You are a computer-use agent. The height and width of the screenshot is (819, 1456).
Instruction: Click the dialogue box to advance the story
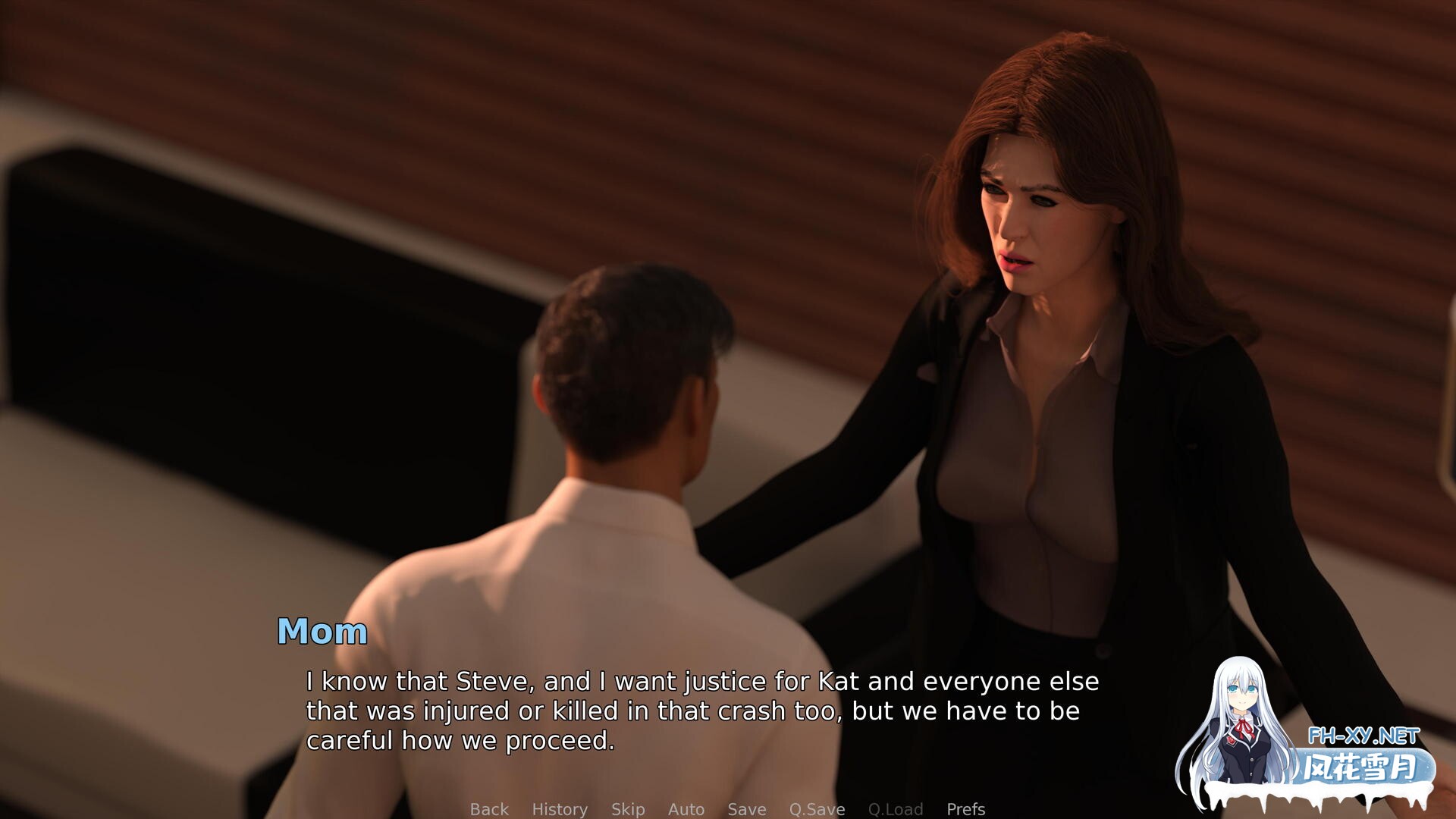pyautogui.click(x=682, y=709)
